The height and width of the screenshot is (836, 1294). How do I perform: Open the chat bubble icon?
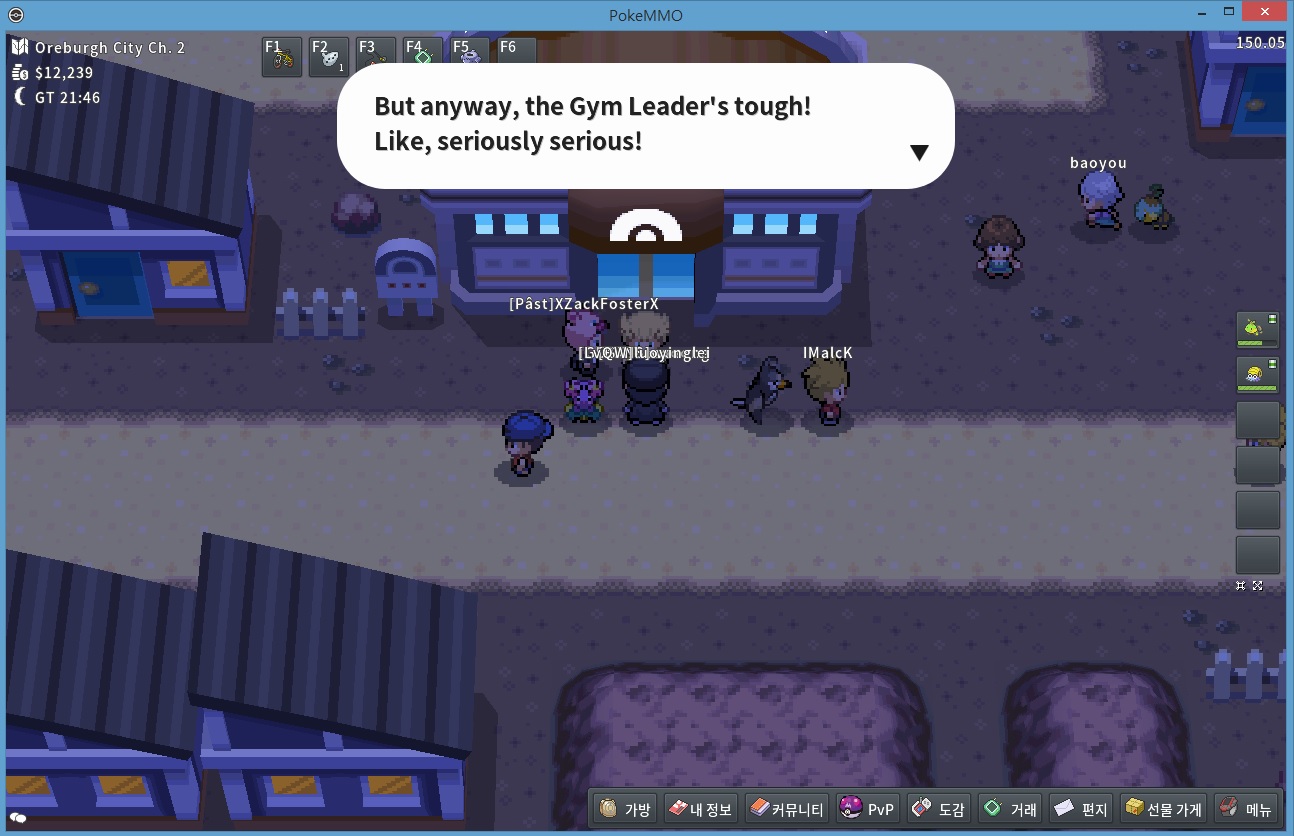[x=18, y=818]
